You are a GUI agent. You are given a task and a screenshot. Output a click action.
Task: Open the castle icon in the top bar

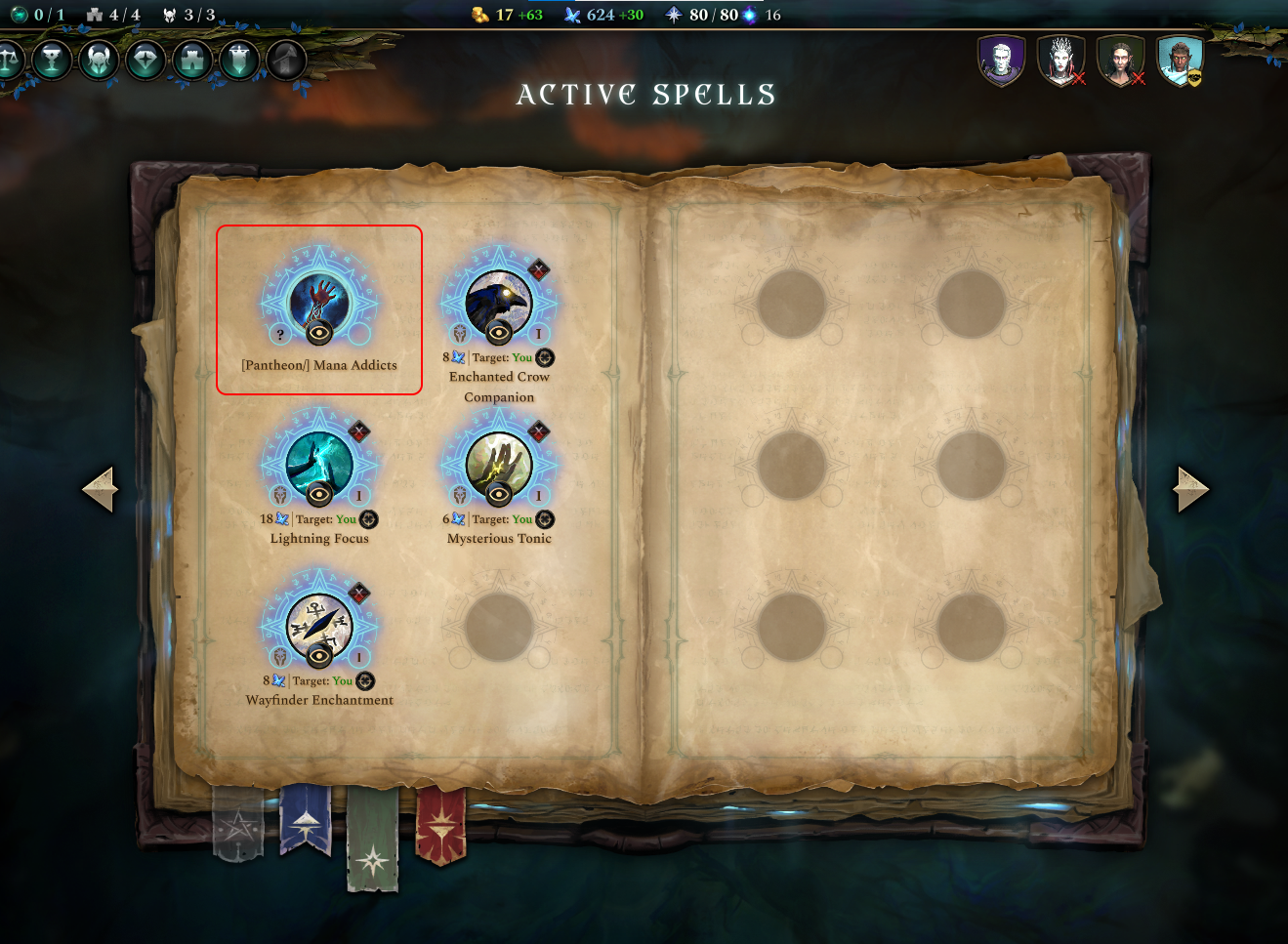[x=192, y=60]
